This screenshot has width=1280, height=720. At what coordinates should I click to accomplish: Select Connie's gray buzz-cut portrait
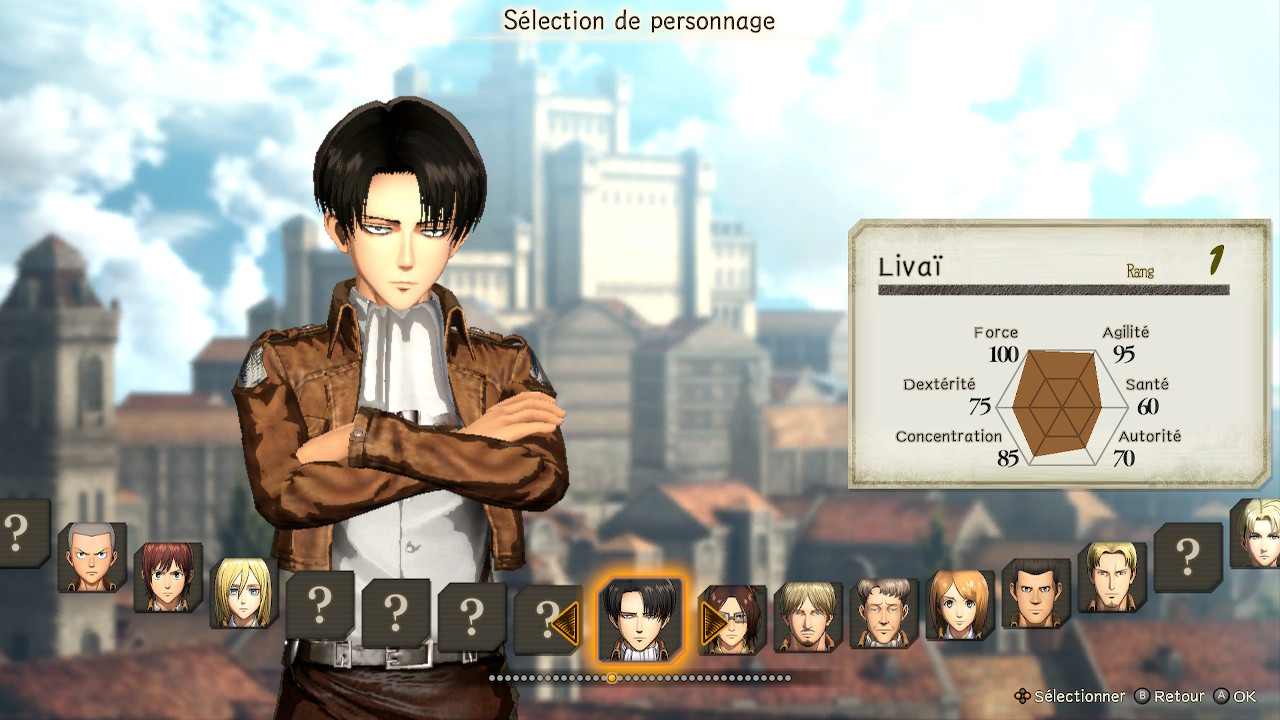point(92,557)
